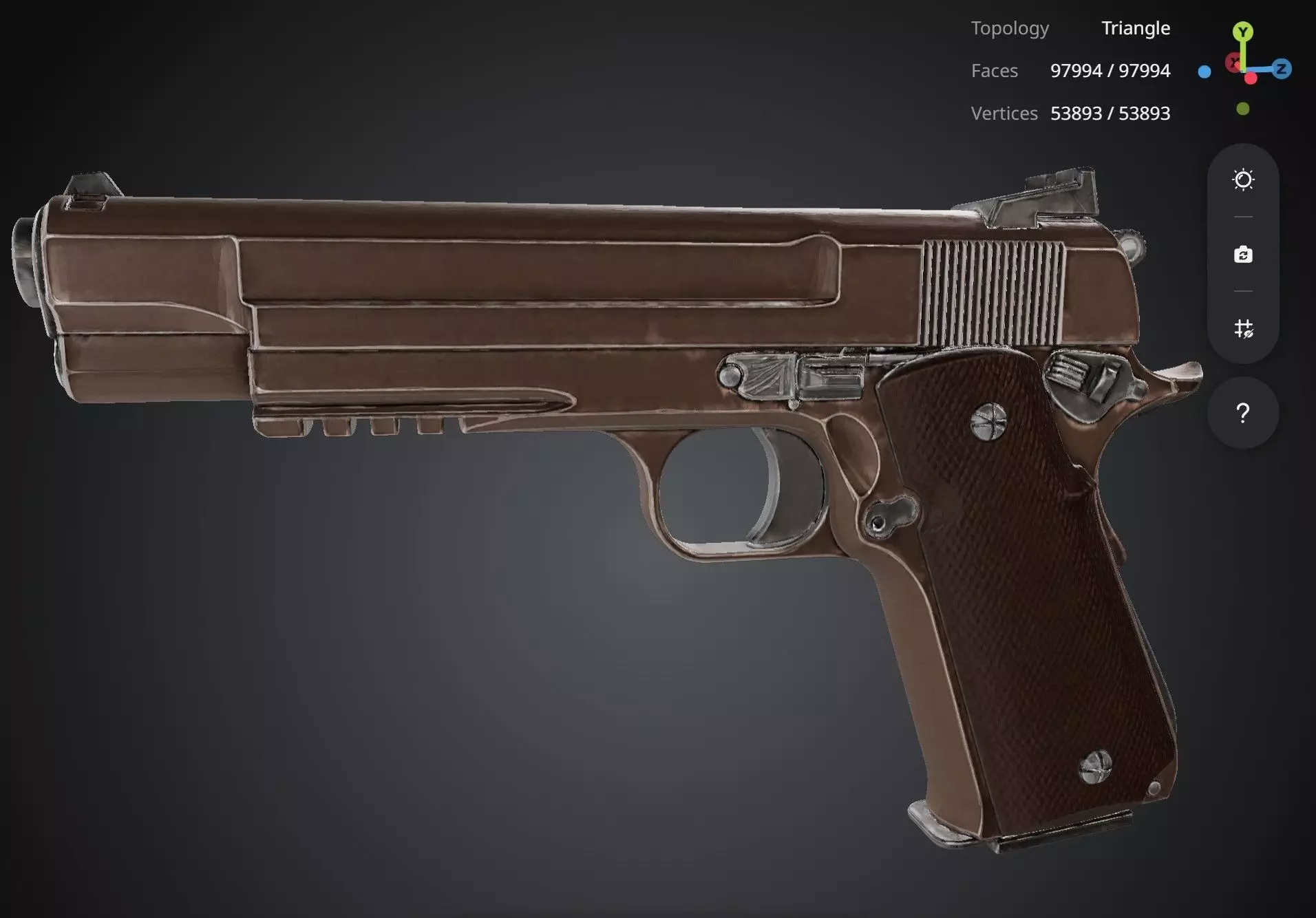The image size is (1316, 918).
Task: Open the question mark help button
Action: pyautogui.click(x=1243, y=413)
